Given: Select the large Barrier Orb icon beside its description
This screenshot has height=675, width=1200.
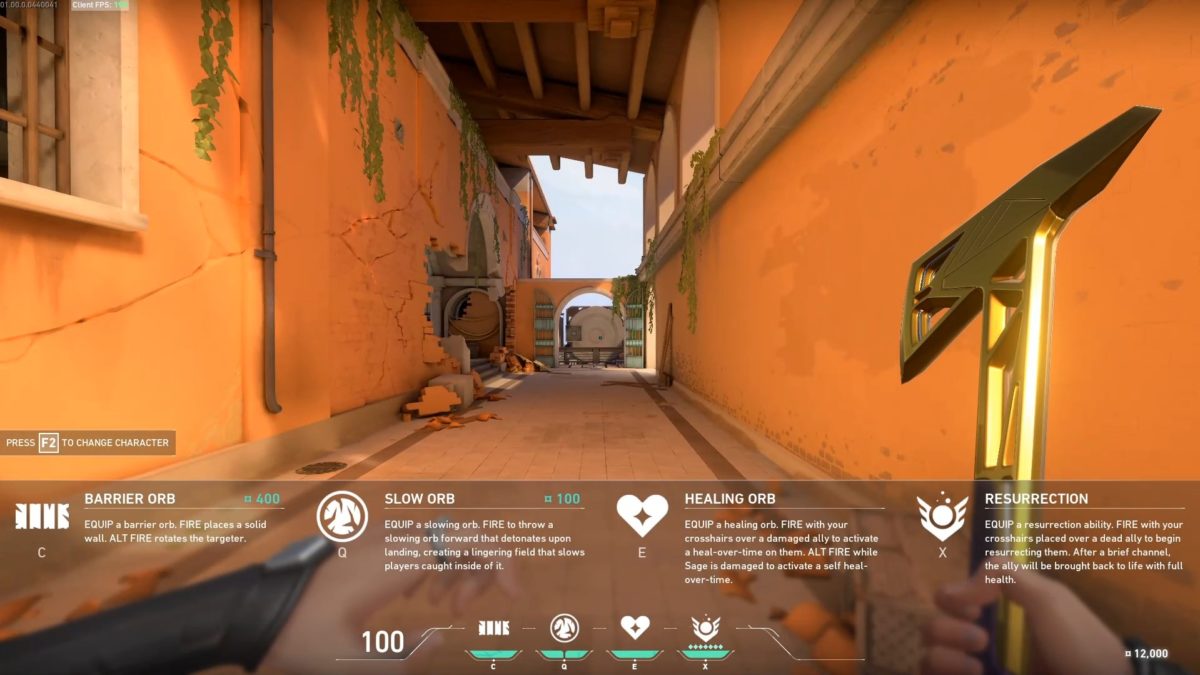Looking at the screenshot, I should [41, 516].
